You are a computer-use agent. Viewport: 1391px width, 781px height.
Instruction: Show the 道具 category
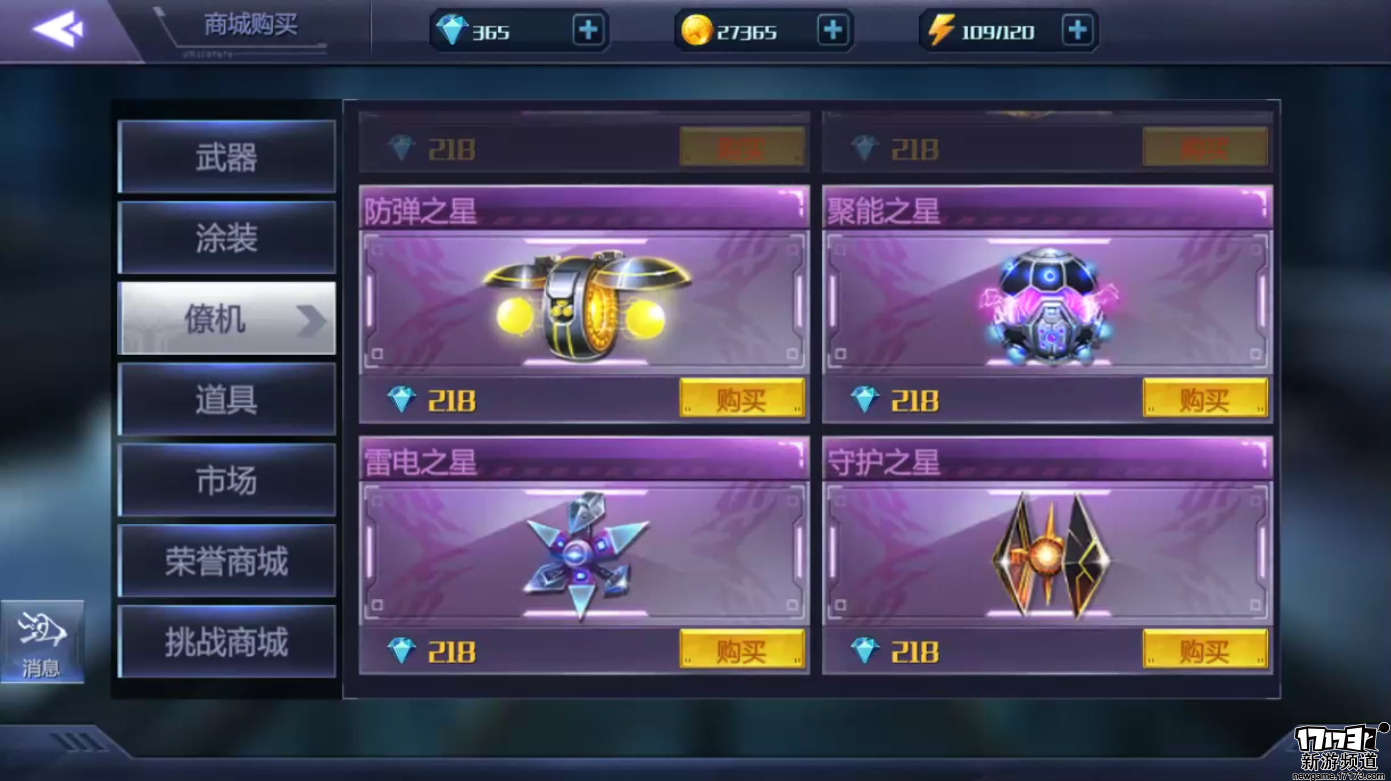pos(227,400)
